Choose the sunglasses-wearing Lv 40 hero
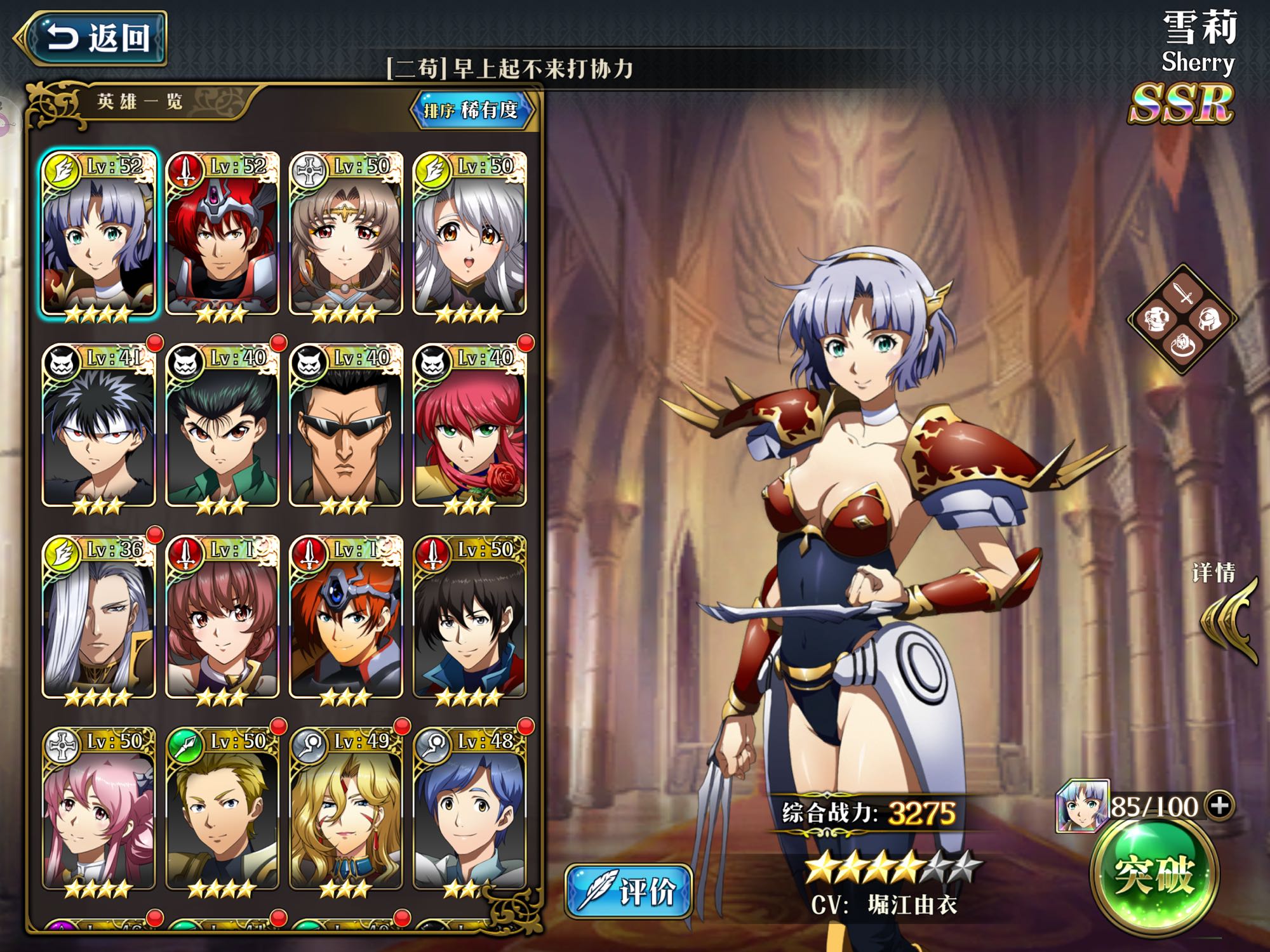Viewport: 1270px width, 952px height. coord(345,426)
